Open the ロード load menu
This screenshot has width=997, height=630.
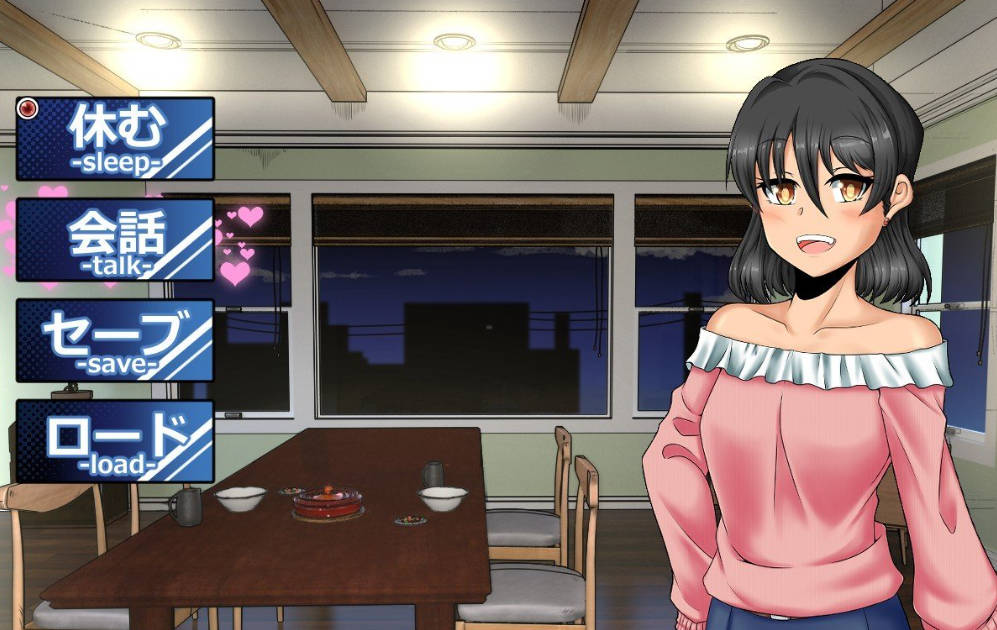[x=115, y=441]
